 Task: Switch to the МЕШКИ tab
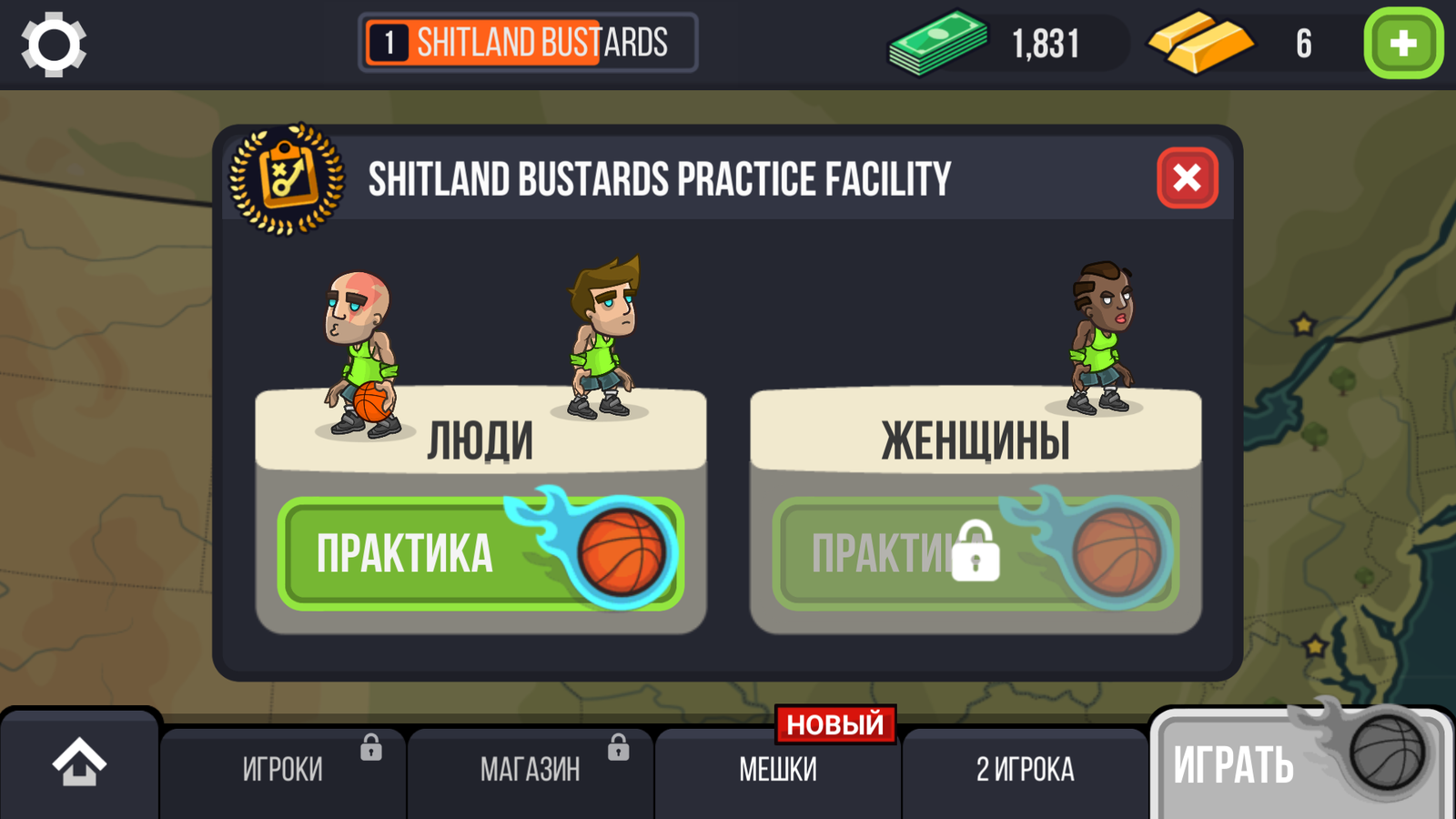pyautogui.click(x=778, y=771)
